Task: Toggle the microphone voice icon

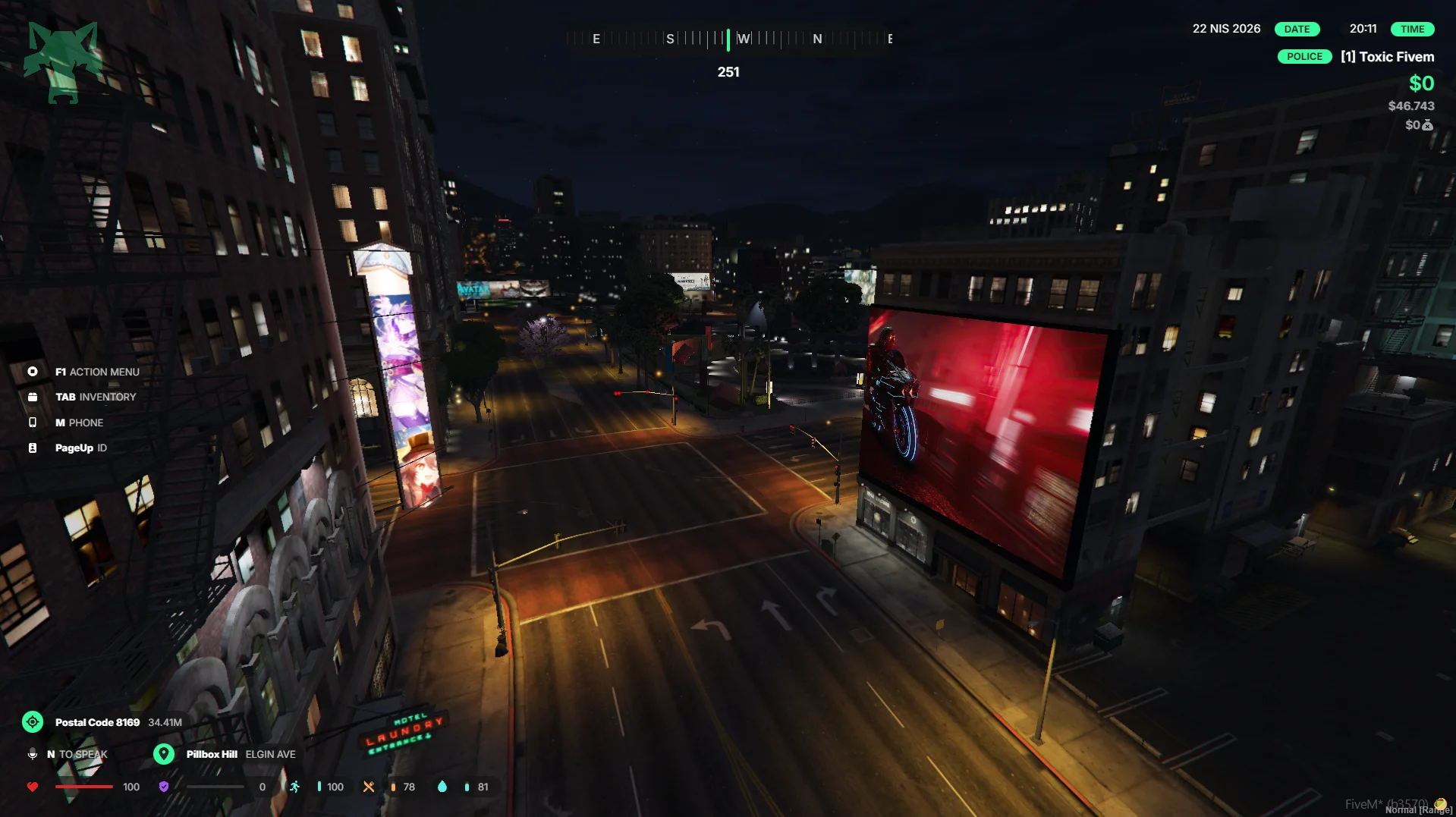Action: (33, 754)
